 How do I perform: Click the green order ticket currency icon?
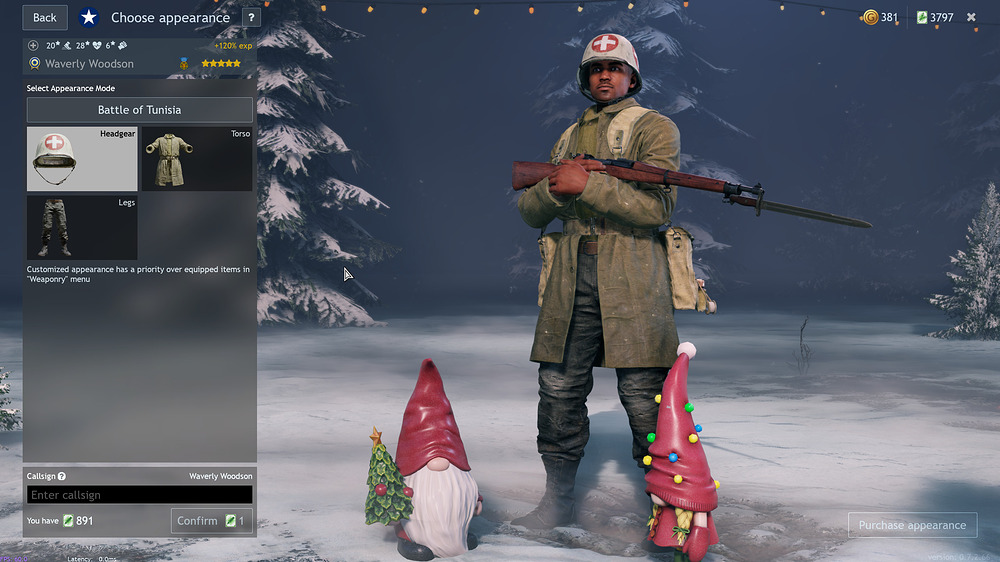tap(922, 17)
